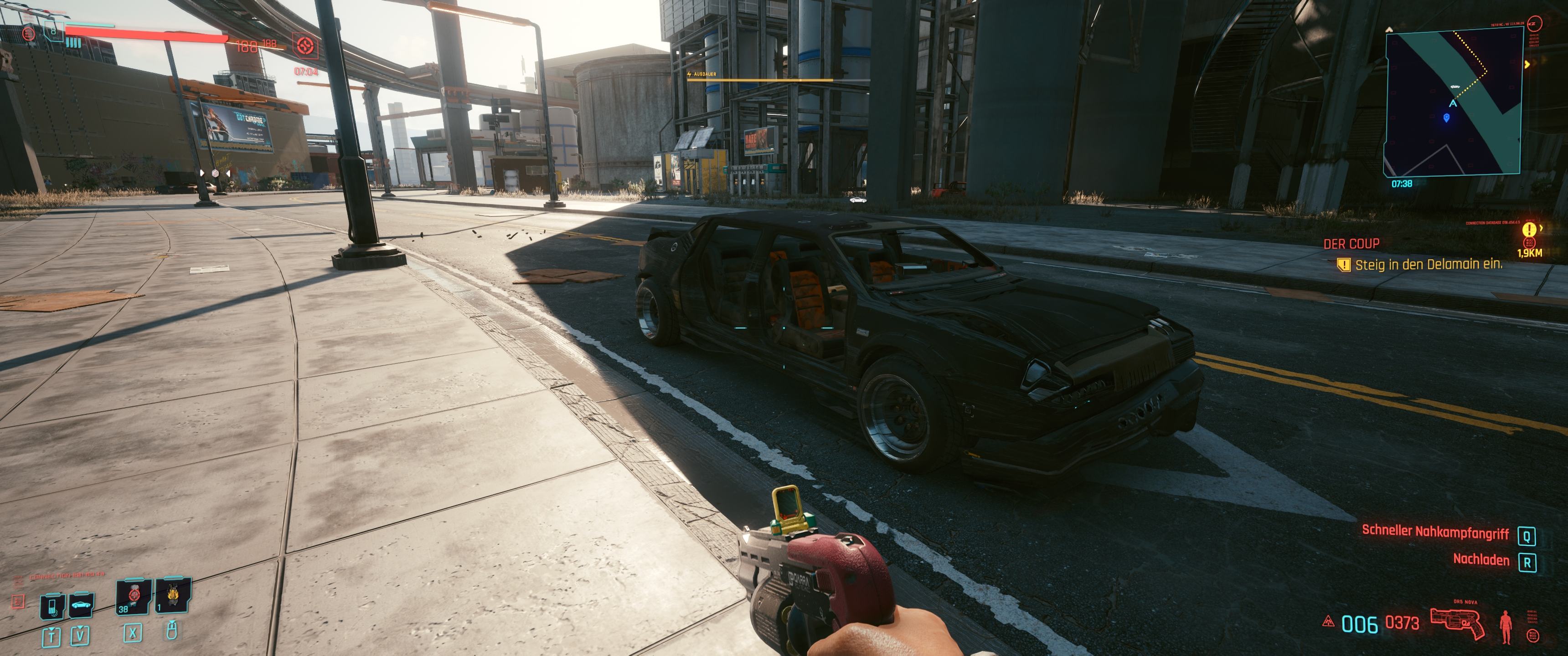Click the red crosshair icon beside health

coord(305,46)
